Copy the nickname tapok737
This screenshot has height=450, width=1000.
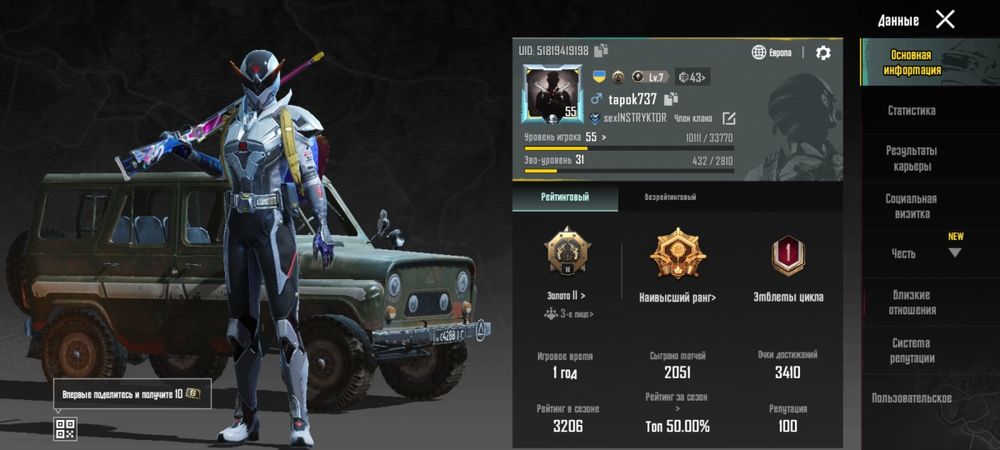click(671, 98)
